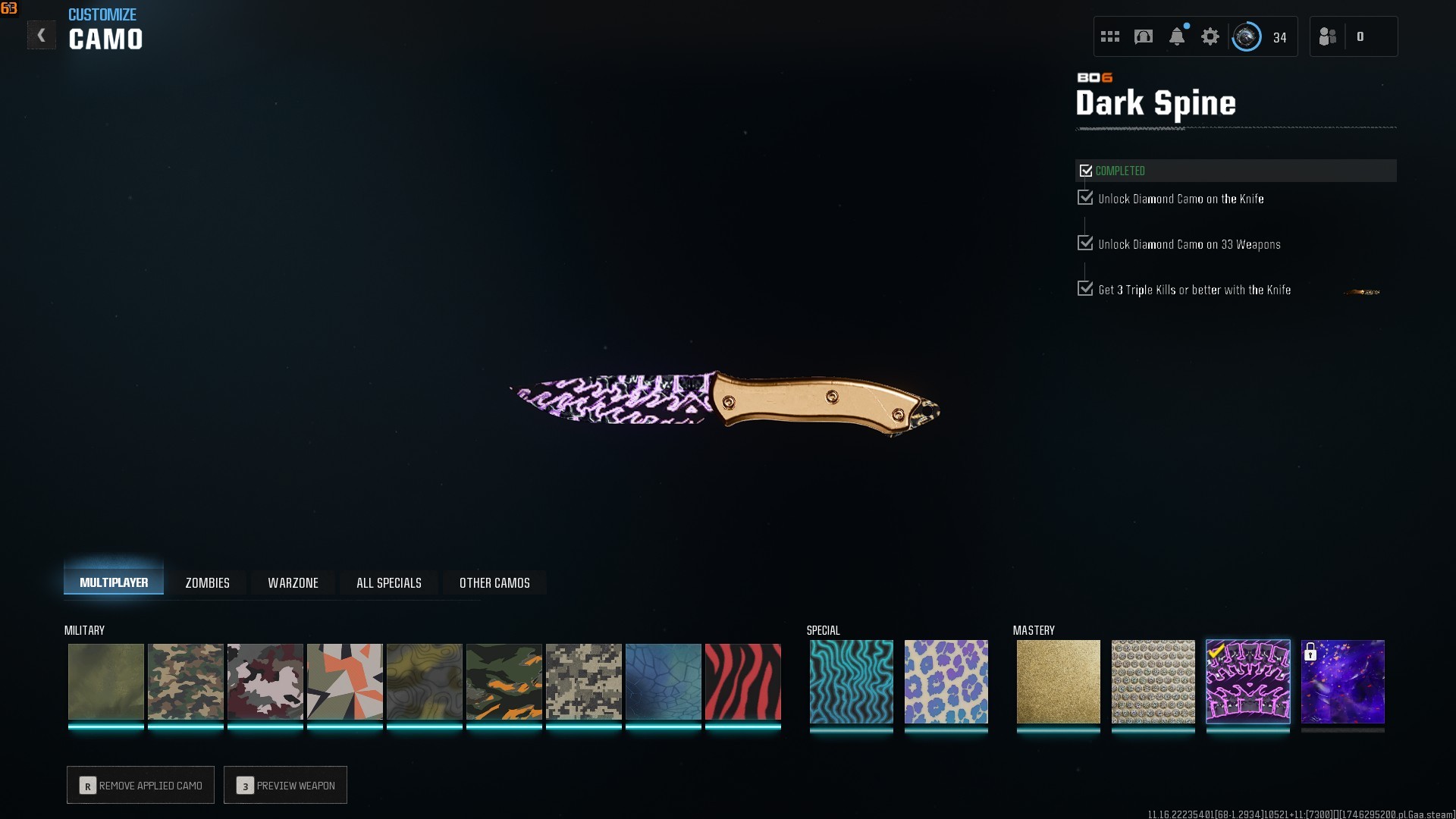Apply the teal wavy special camo
Screen dimensions: 1456x819
click(851, 681)
